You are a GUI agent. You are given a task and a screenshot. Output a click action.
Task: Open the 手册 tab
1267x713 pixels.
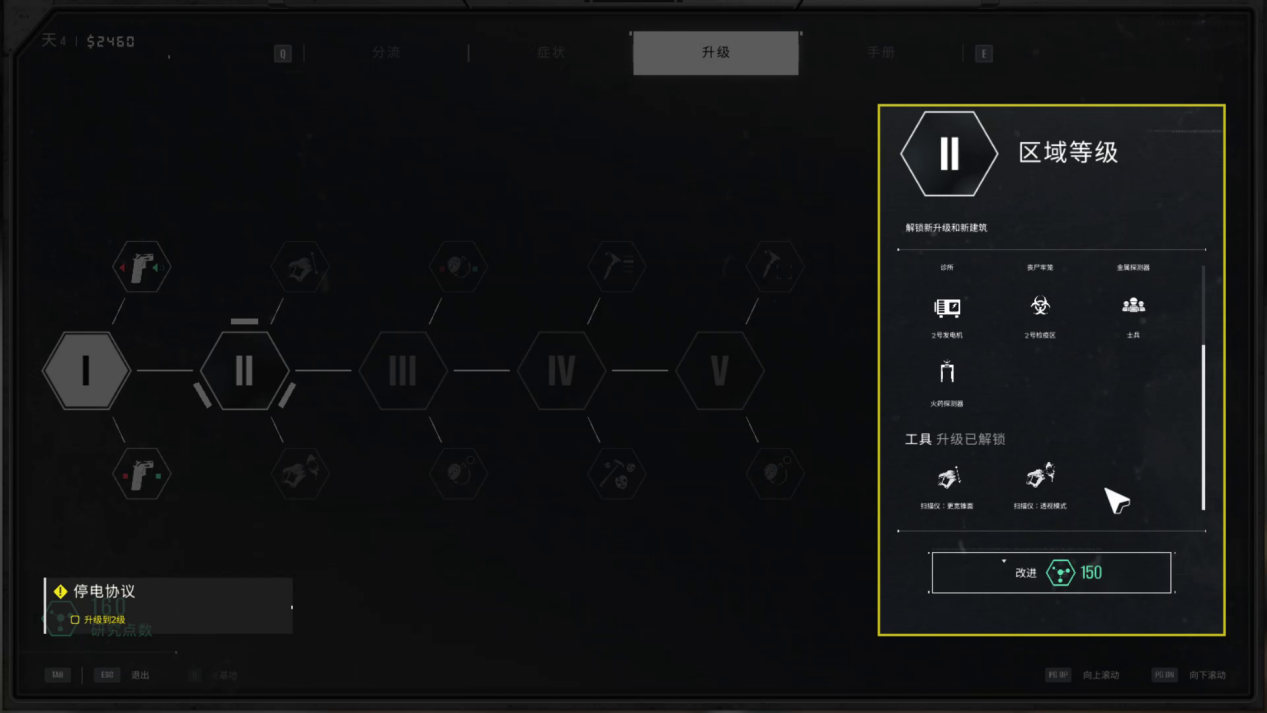click(x=880, y=53)
